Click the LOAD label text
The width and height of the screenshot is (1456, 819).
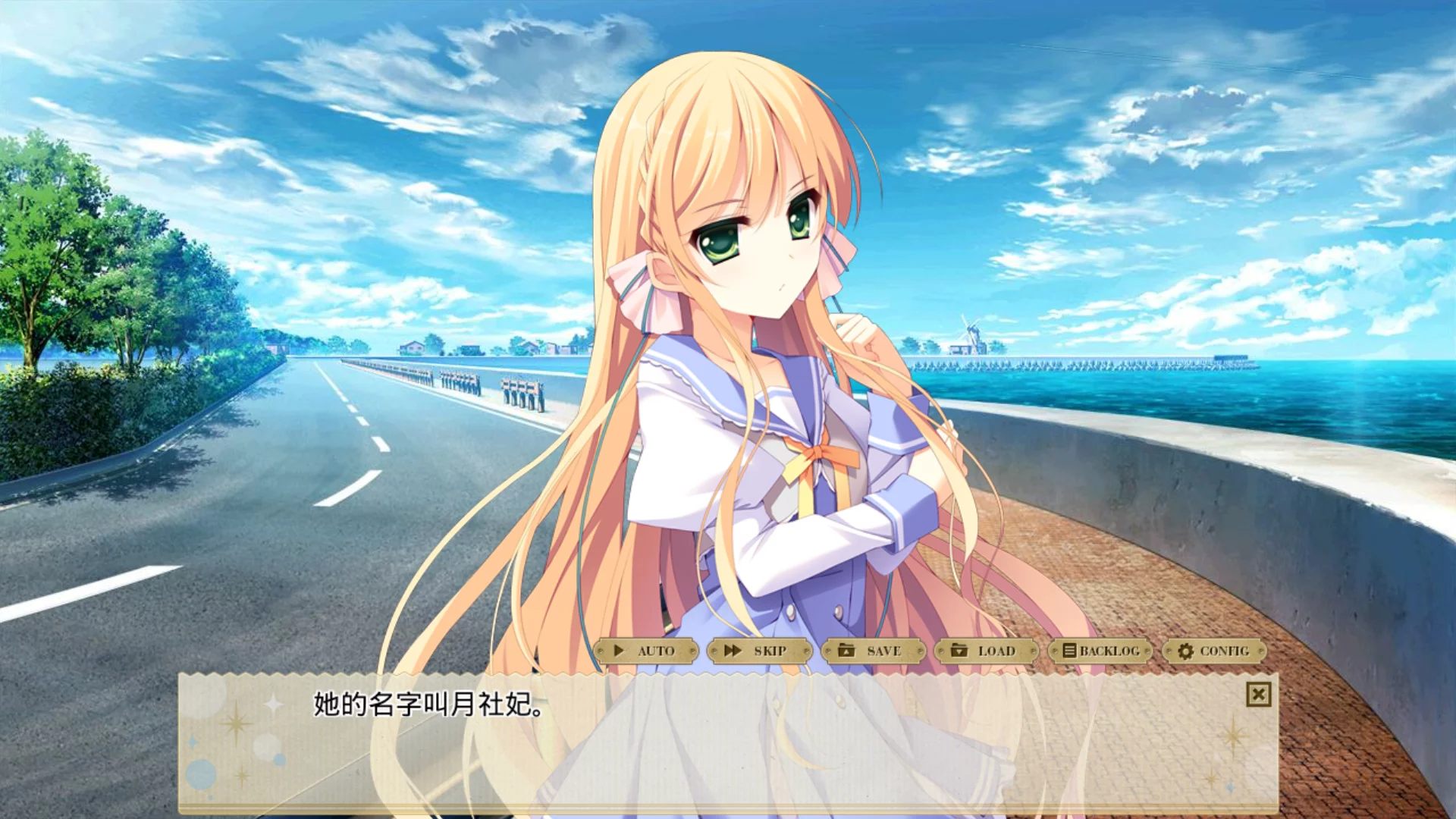pyautogui.click(x=995, y=651)
